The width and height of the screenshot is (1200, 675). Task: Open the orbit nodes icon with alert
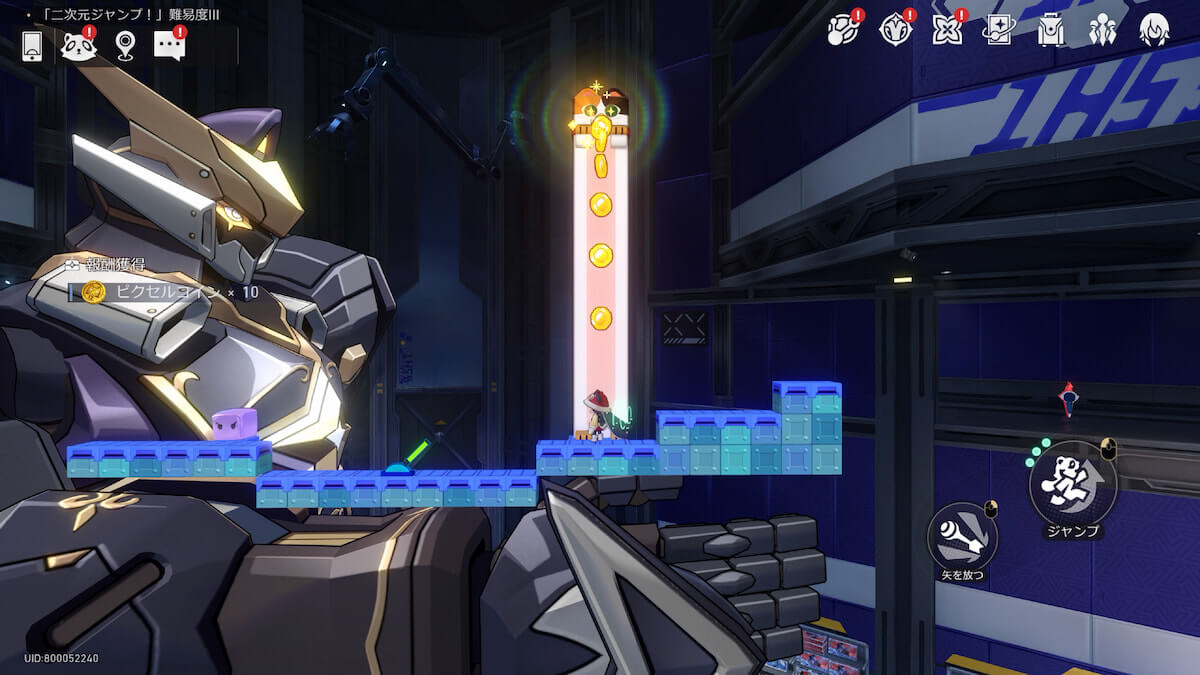tap(843, 31)
